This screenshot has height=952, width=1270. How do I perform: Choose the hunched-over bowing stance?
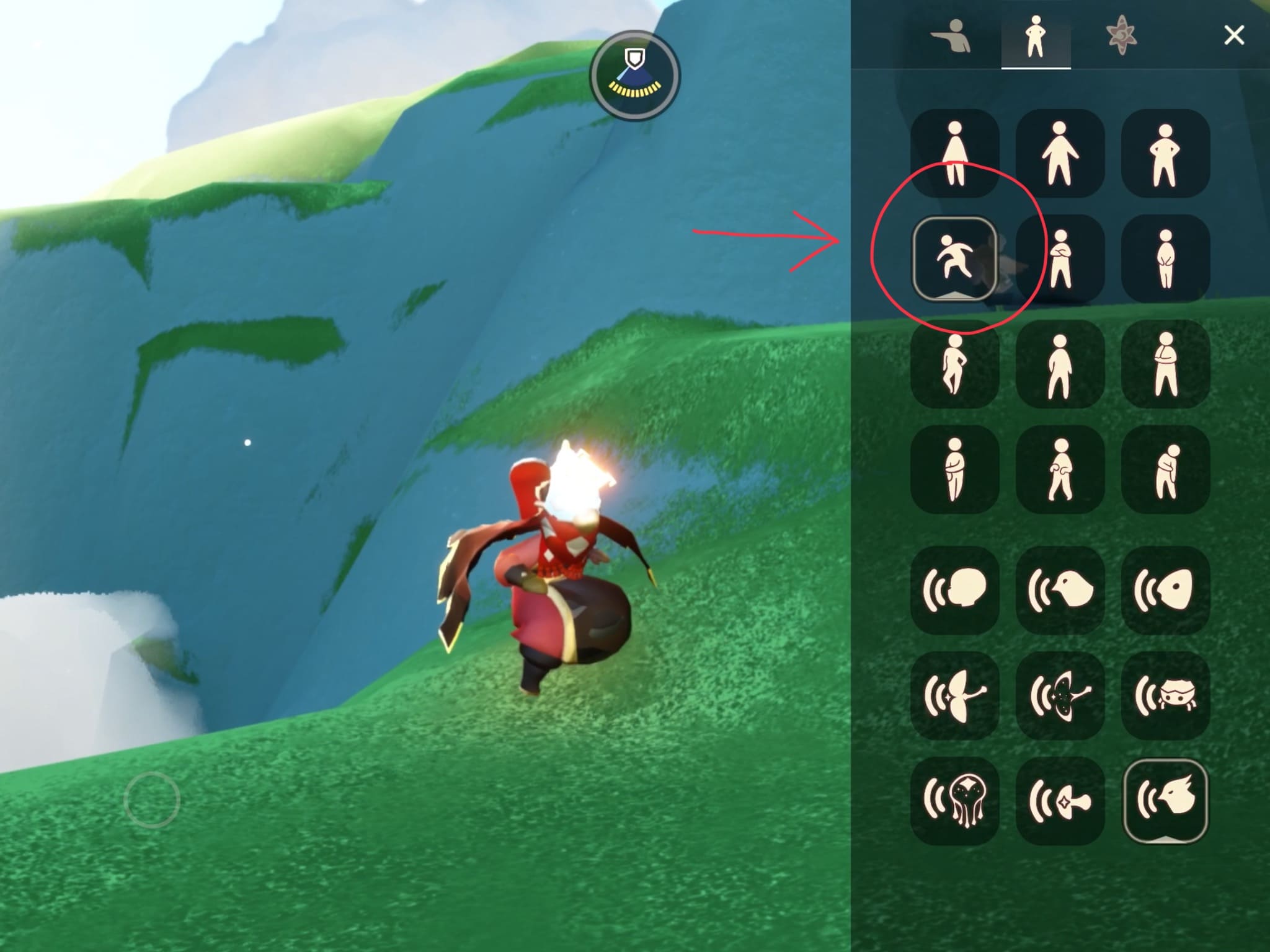tap(1165, 470)
